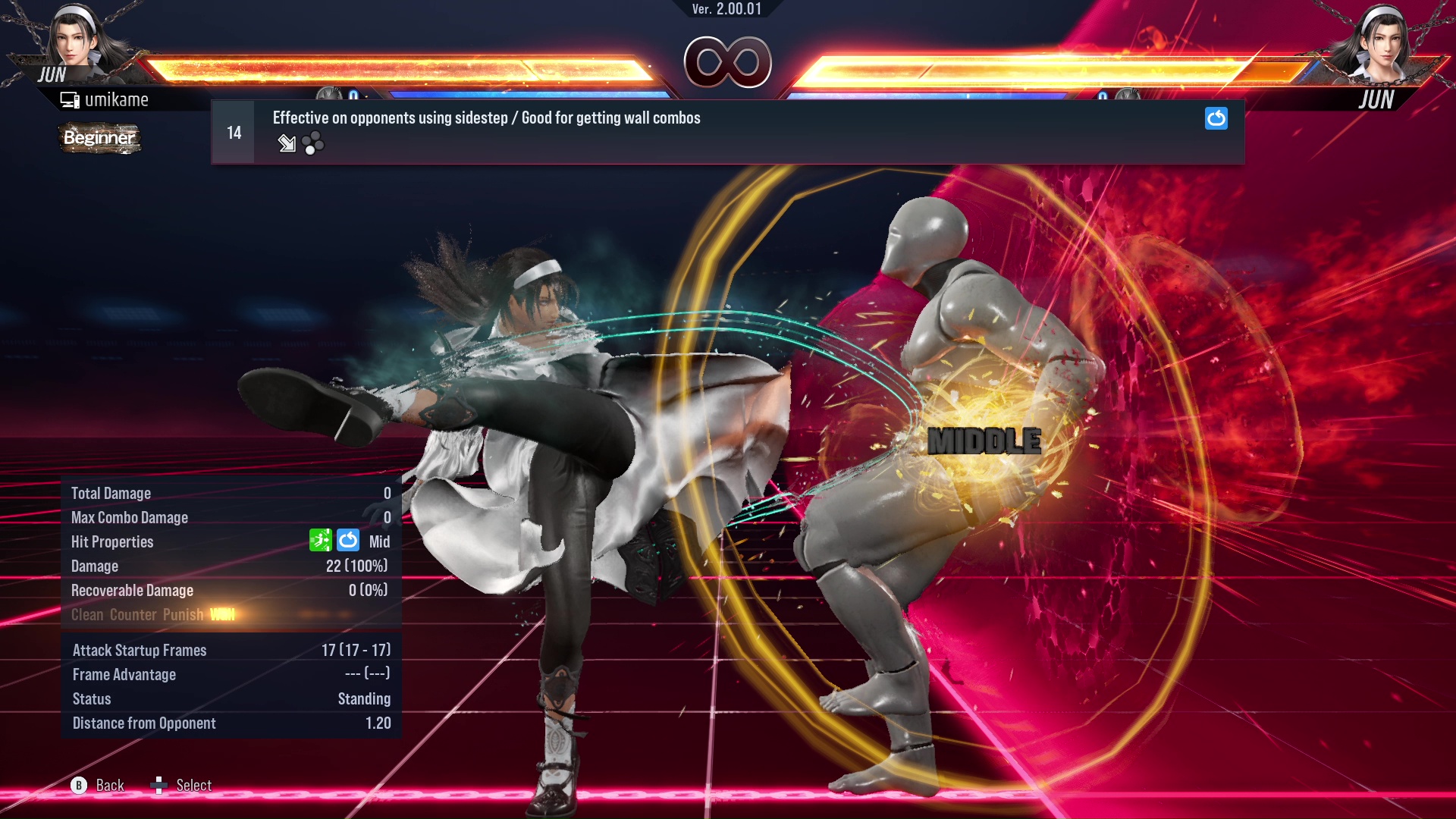Click the monitor icon beside umikame
The height and width of the screenshot is (819, 1456).
pyautogui.click(x=70, y=99)
